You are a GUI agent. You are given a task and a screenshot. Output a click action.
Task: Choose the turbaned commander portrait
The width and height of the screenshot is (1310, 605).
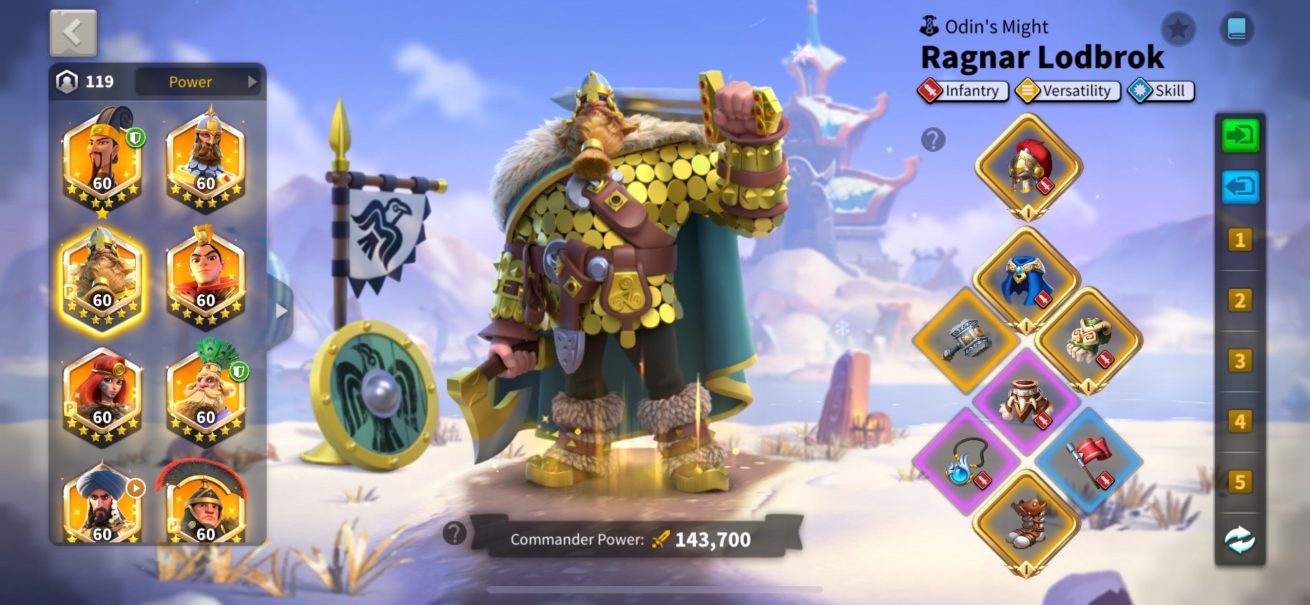(x=102, y=505)
